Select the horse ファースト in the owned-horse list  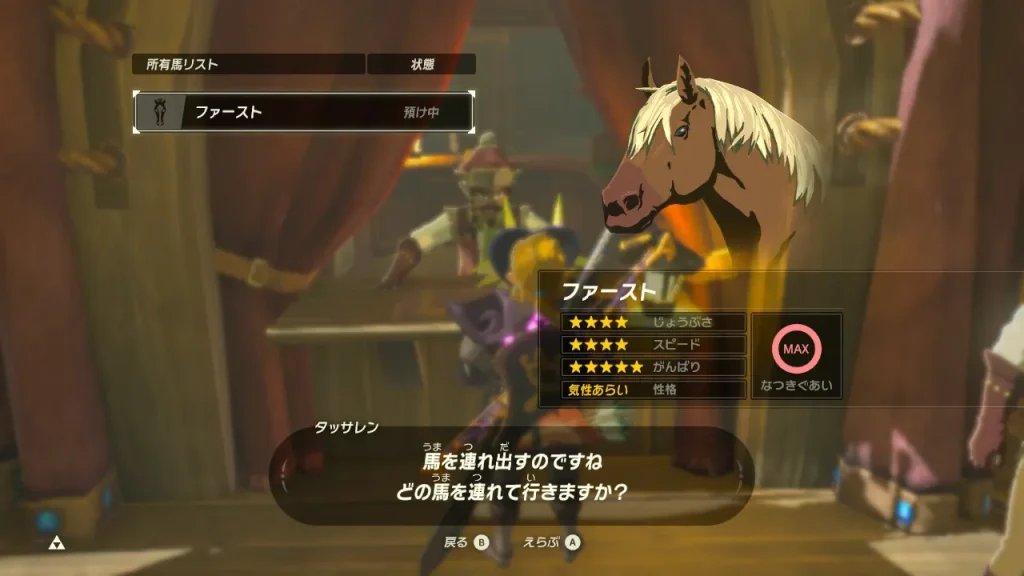(x=303, y=112)
